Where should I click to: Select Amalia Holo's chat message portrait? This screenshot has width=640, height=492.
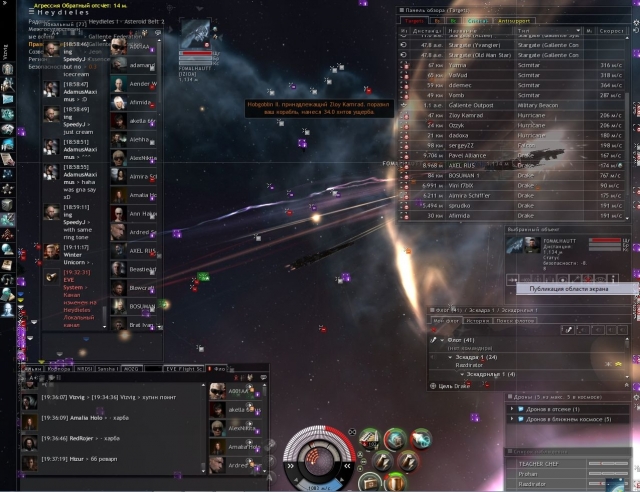pos(30,418)
